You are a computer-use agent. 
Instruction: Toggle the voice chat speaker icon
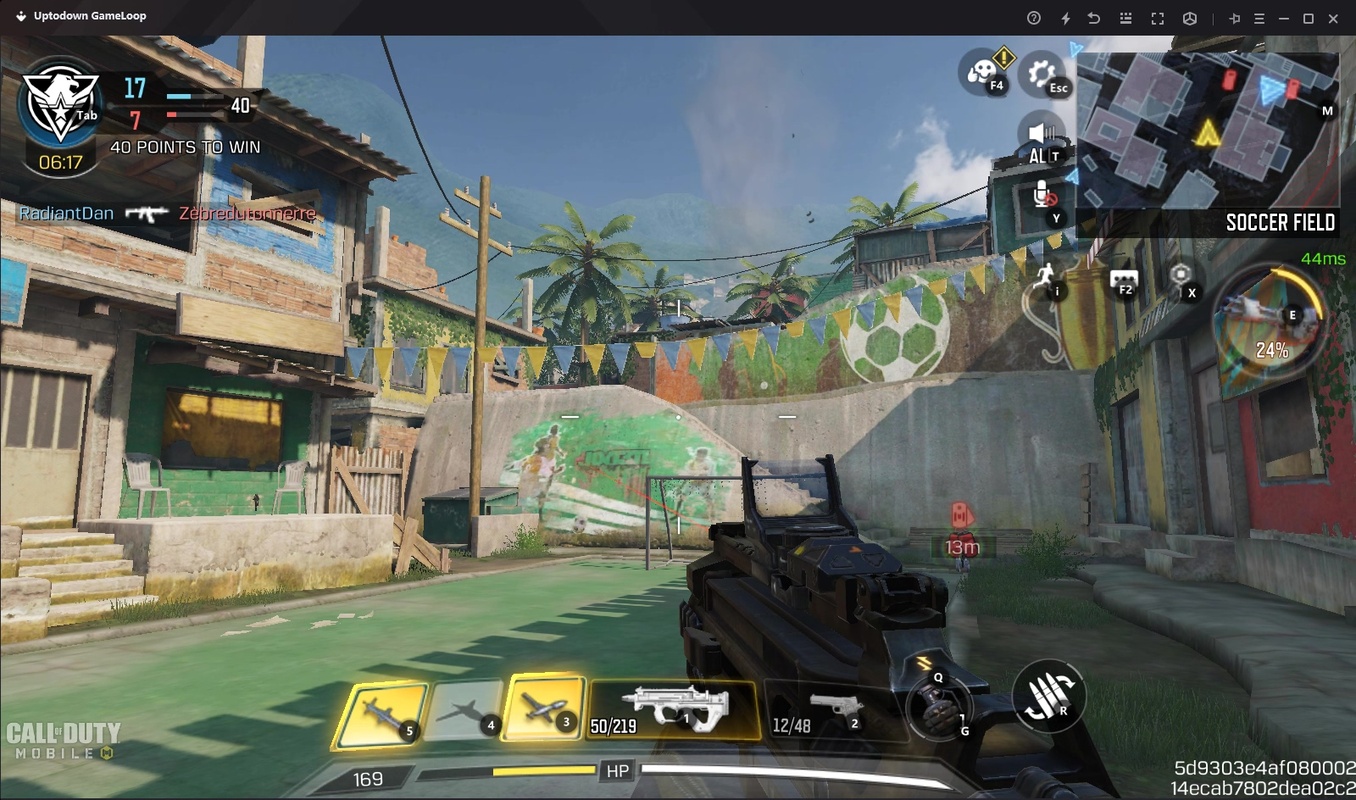point(1041,134)
